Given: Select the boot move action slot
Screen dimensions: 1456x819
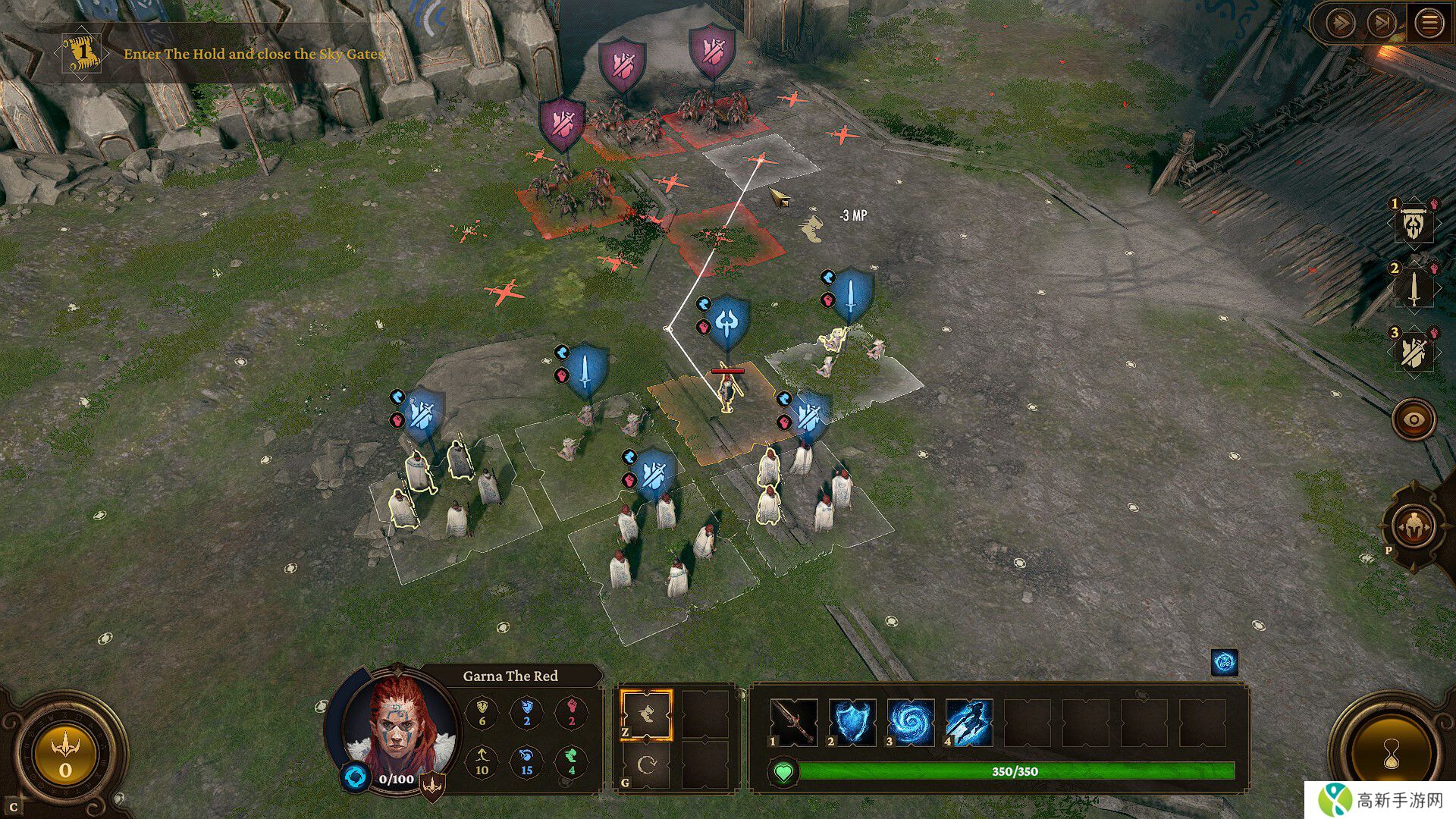Looking at the screenshot, I should click(646, 714).
